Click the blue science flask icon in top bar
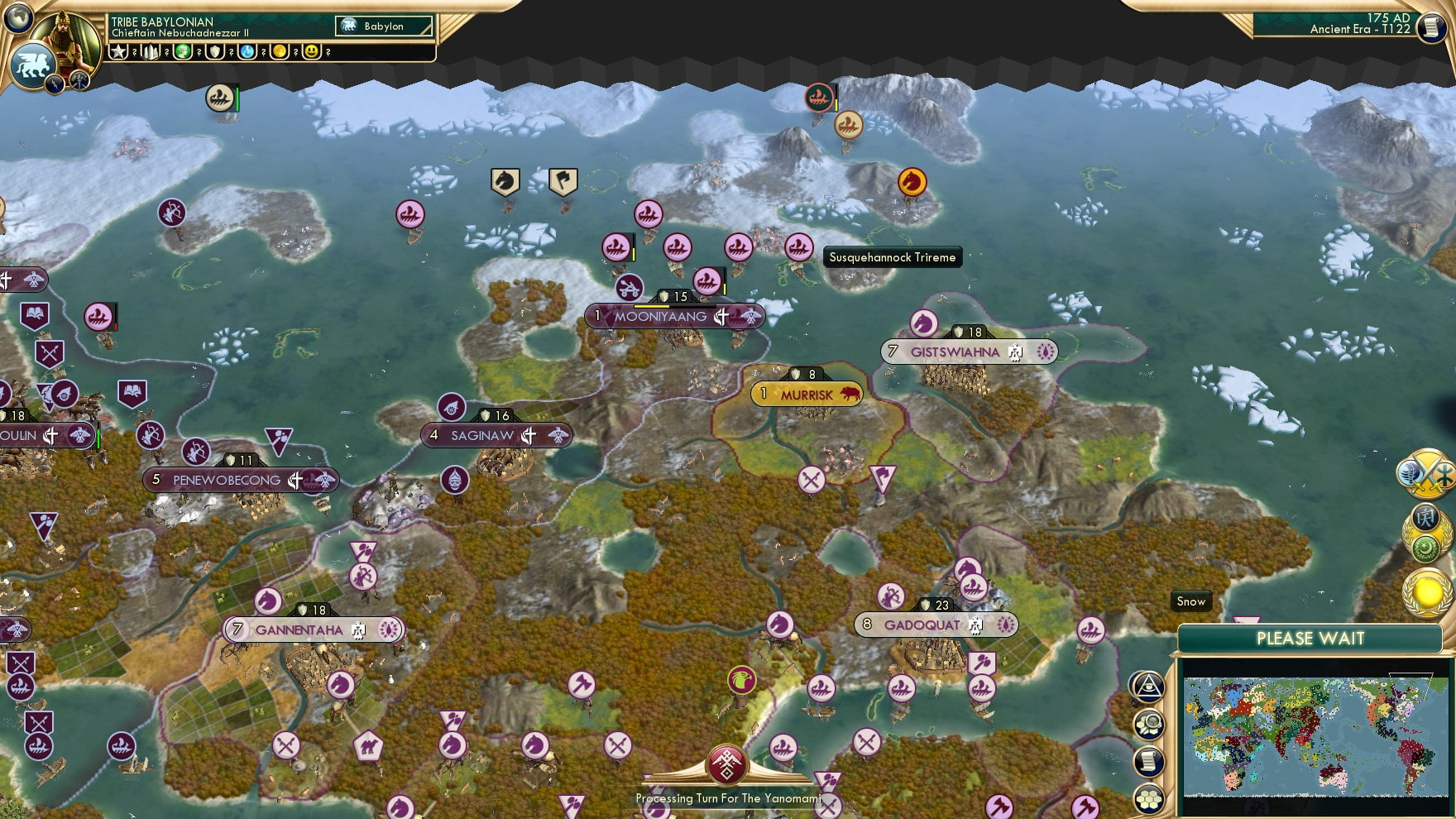Screen dimensions: 1456x819 247,52
